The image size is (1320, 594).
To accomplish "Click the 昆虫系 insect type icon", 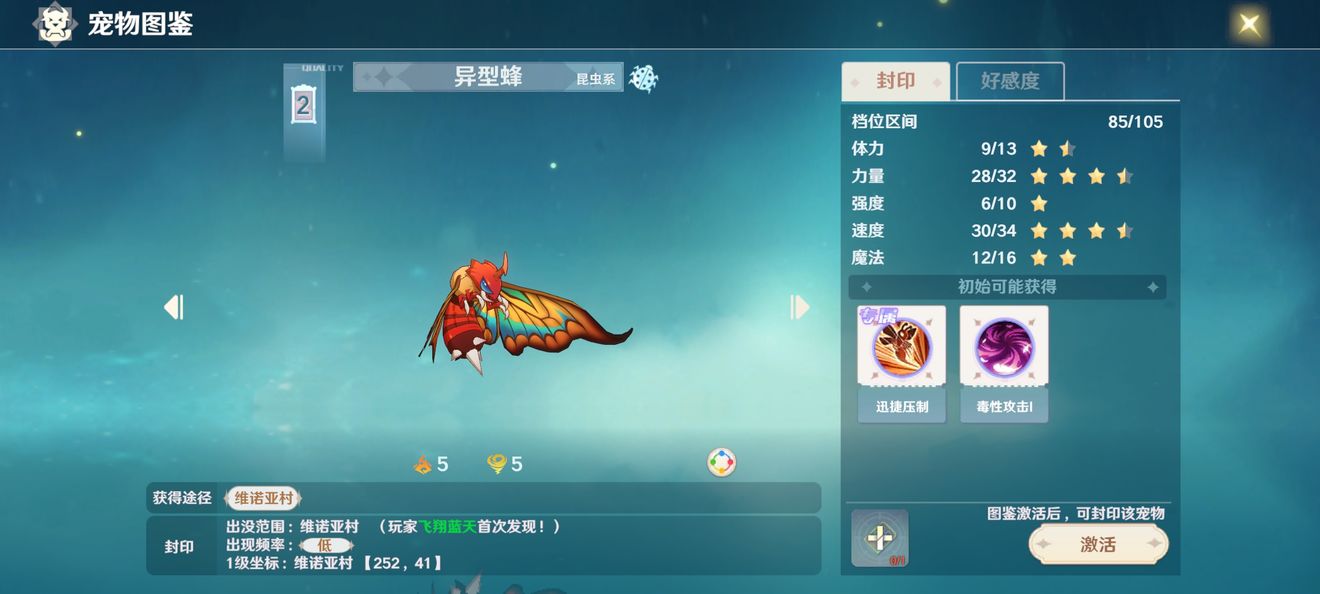I will click(643, 78).
